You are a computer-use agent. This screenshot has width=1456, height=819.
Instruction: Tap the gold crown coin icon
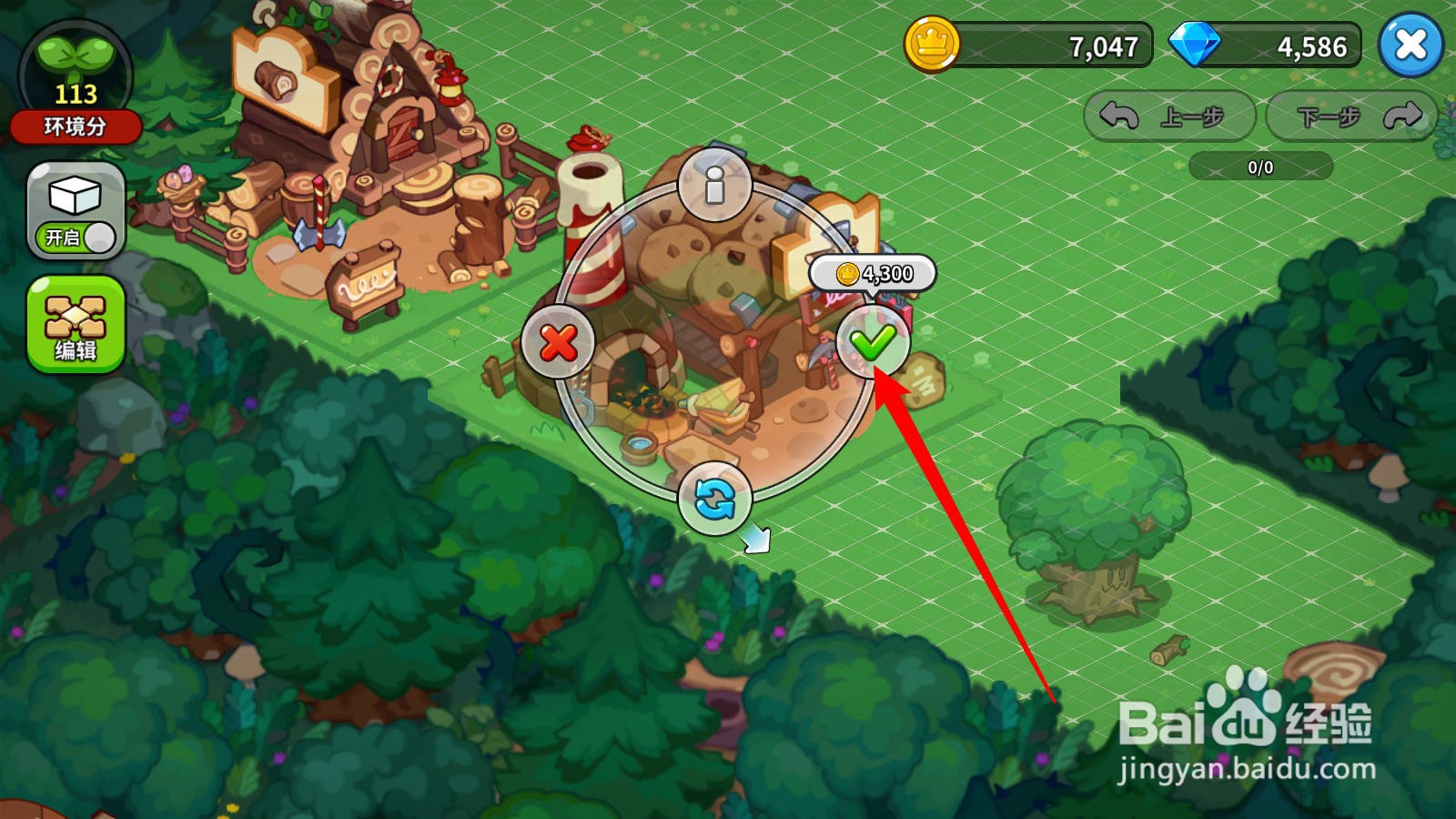tap(932, 44)
